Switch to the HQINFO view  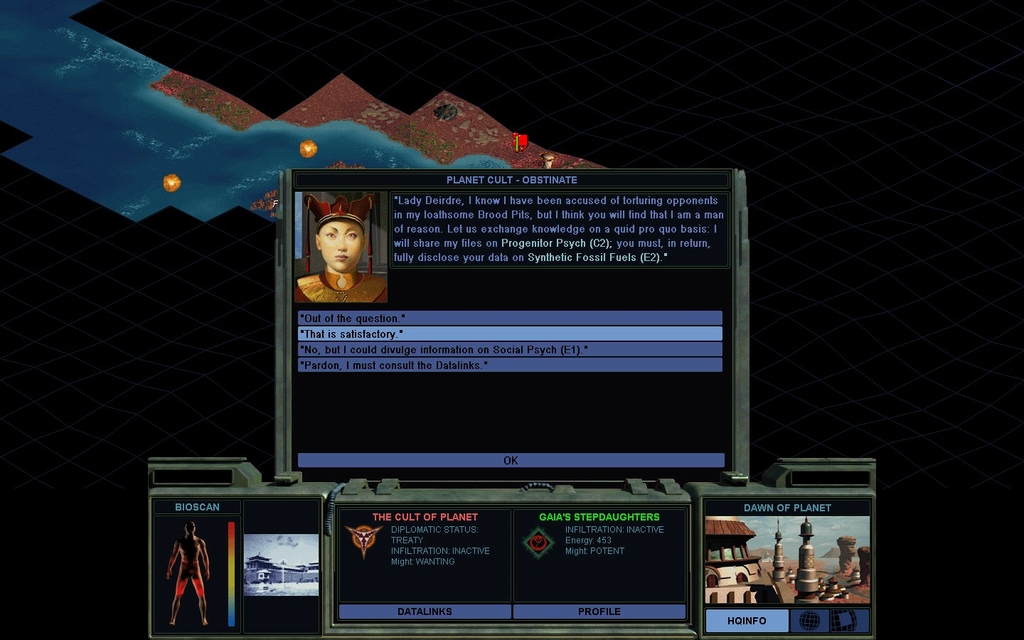pos(746,621)
